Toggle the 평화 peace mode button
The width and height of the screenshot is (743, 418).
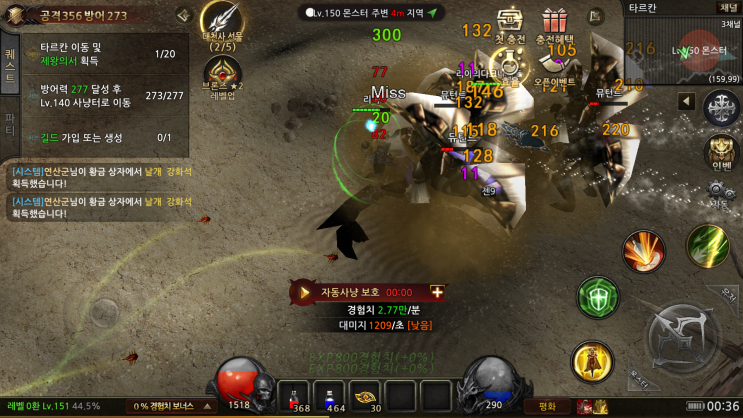[547, 407]
